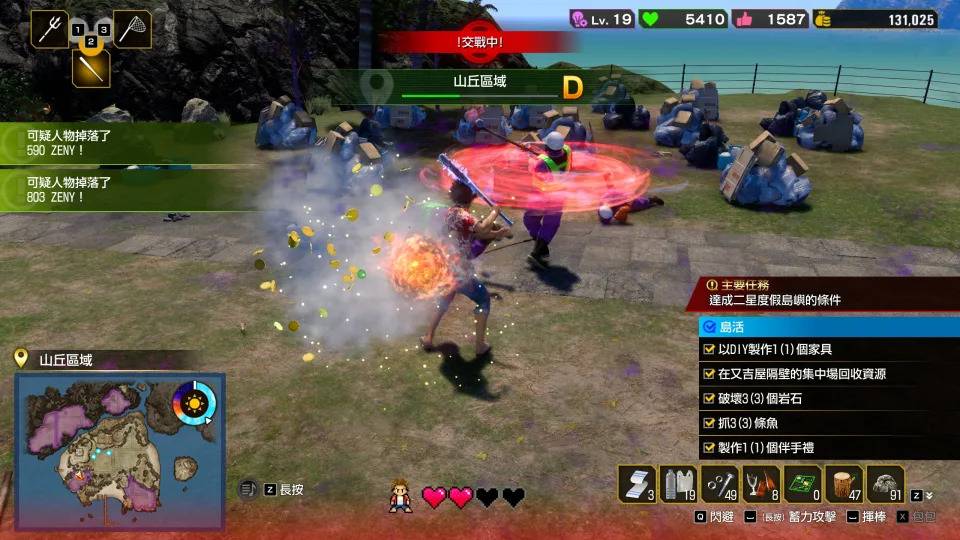Select the bug net tool slot

[132, 28]
